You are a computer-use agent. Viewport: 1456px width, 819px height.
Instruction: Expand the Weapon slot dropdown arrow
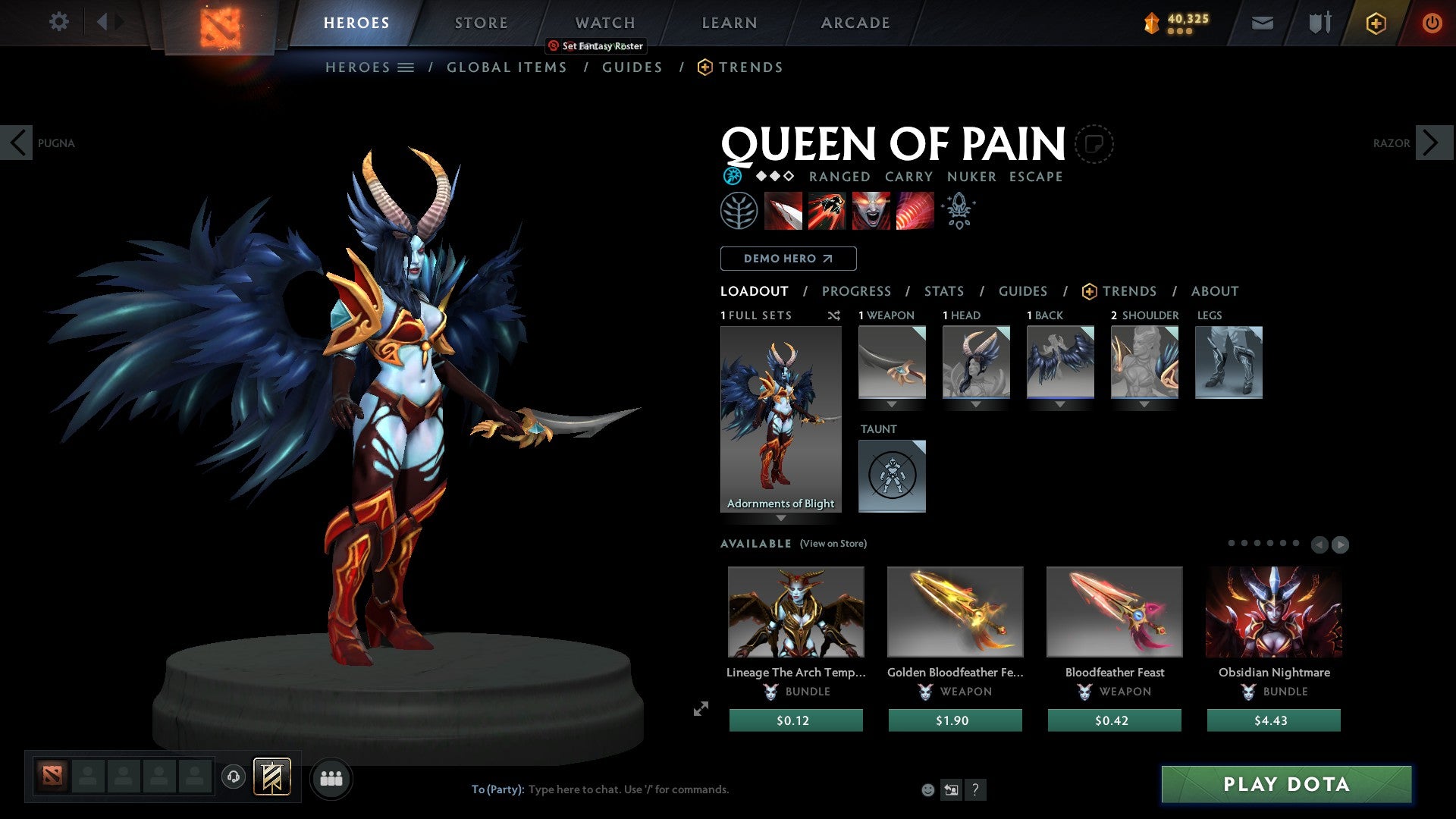[x=892, y=404]
